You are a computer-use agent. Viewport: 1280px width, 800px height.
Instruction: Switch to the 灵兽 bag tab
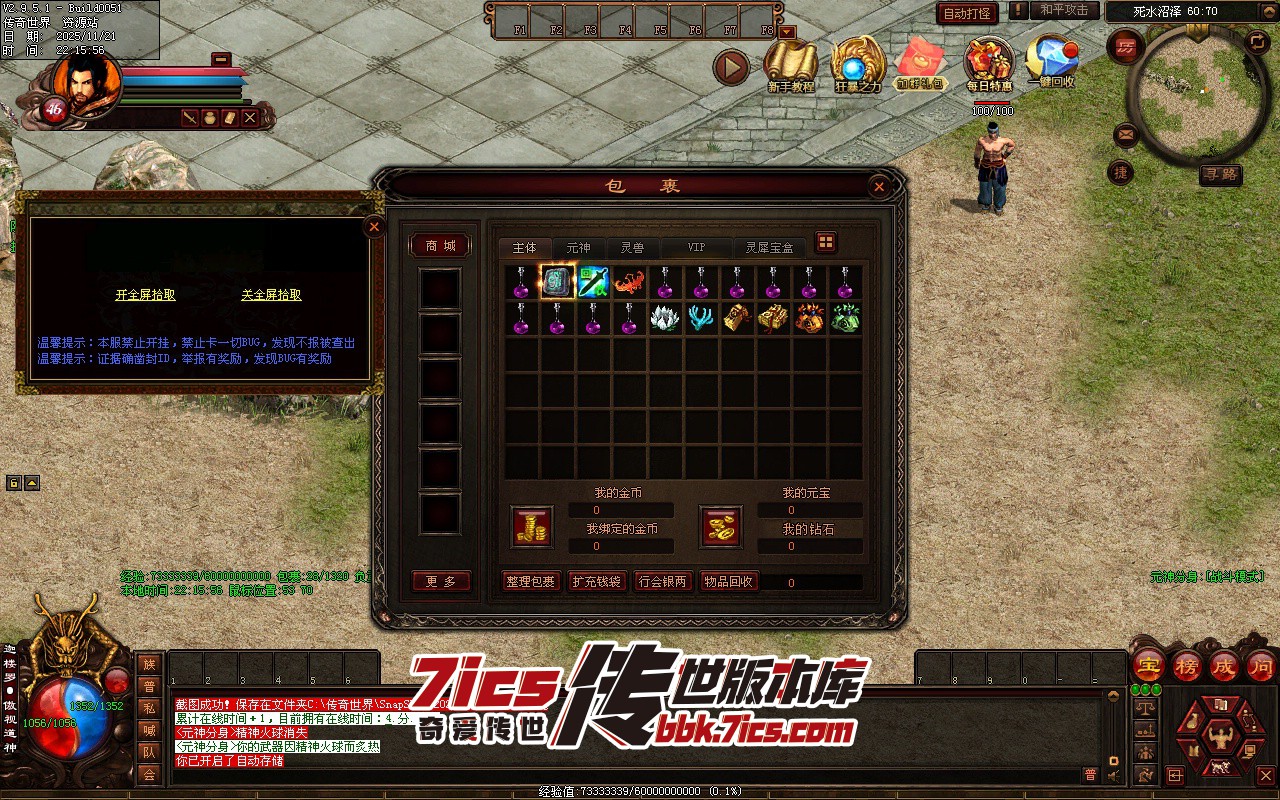[632, 248]
